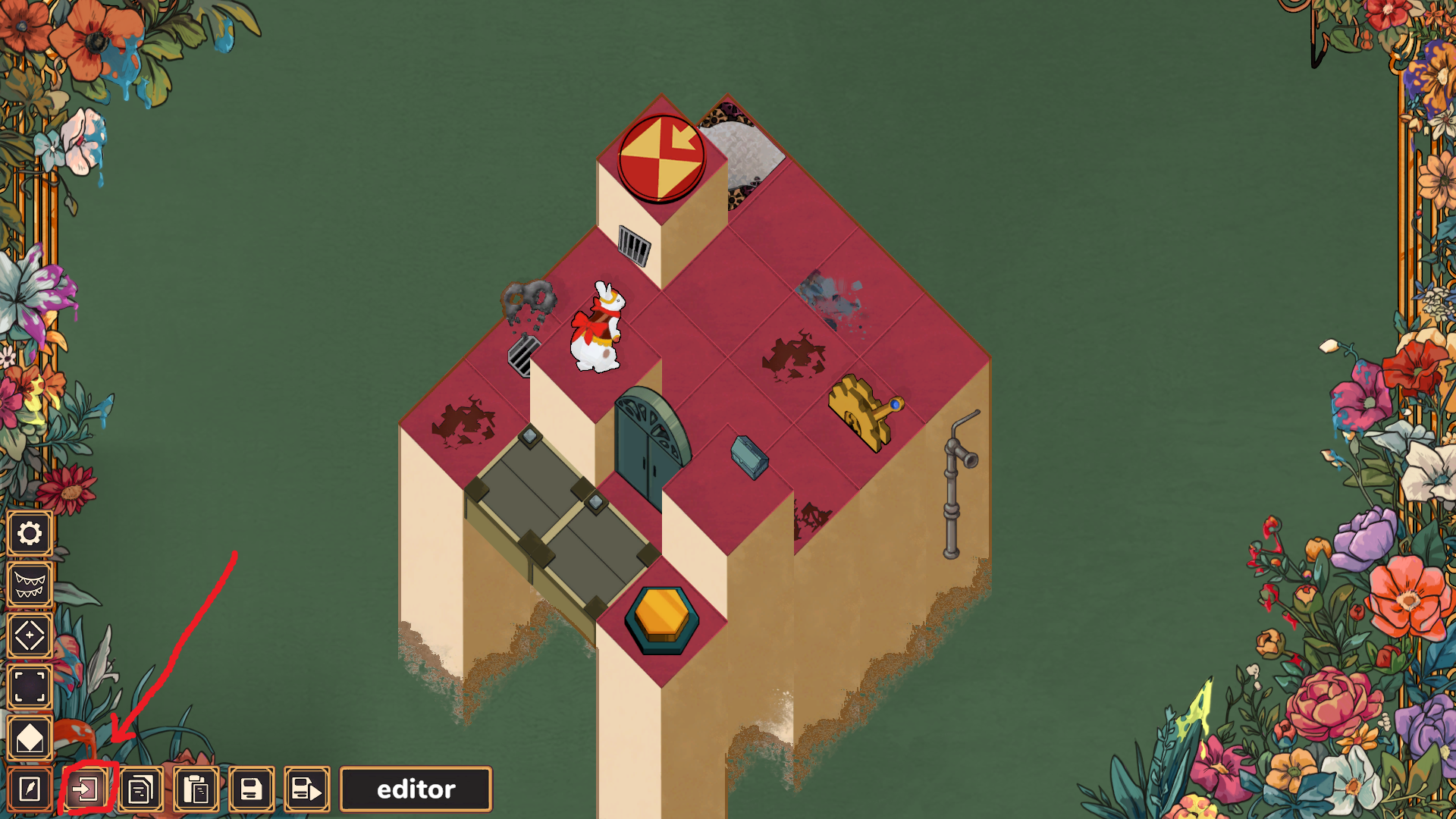
Task: Open the paste clipboard icon
Action: click(x=196, y=789)
